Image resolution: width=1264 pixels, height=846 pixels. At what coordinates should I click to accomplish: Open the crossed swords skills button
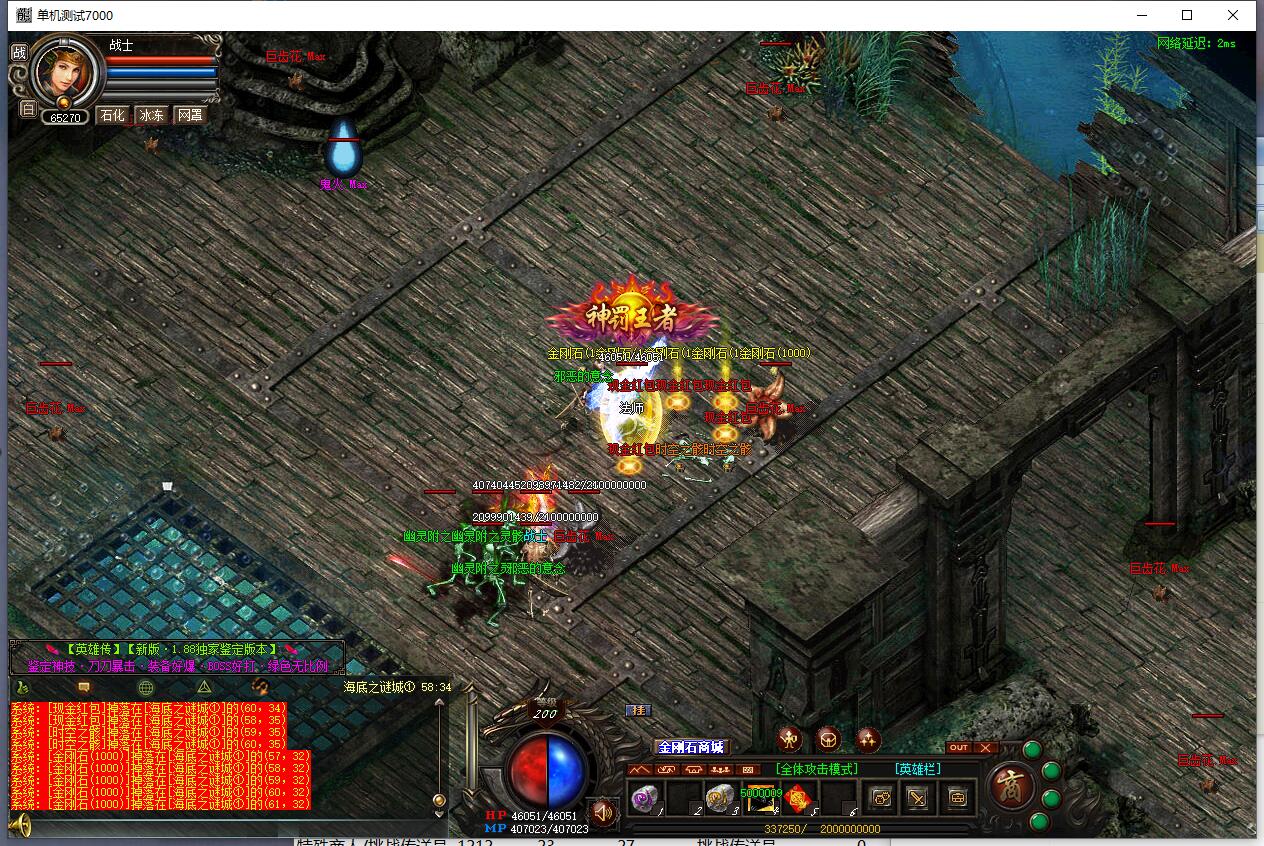918,797
